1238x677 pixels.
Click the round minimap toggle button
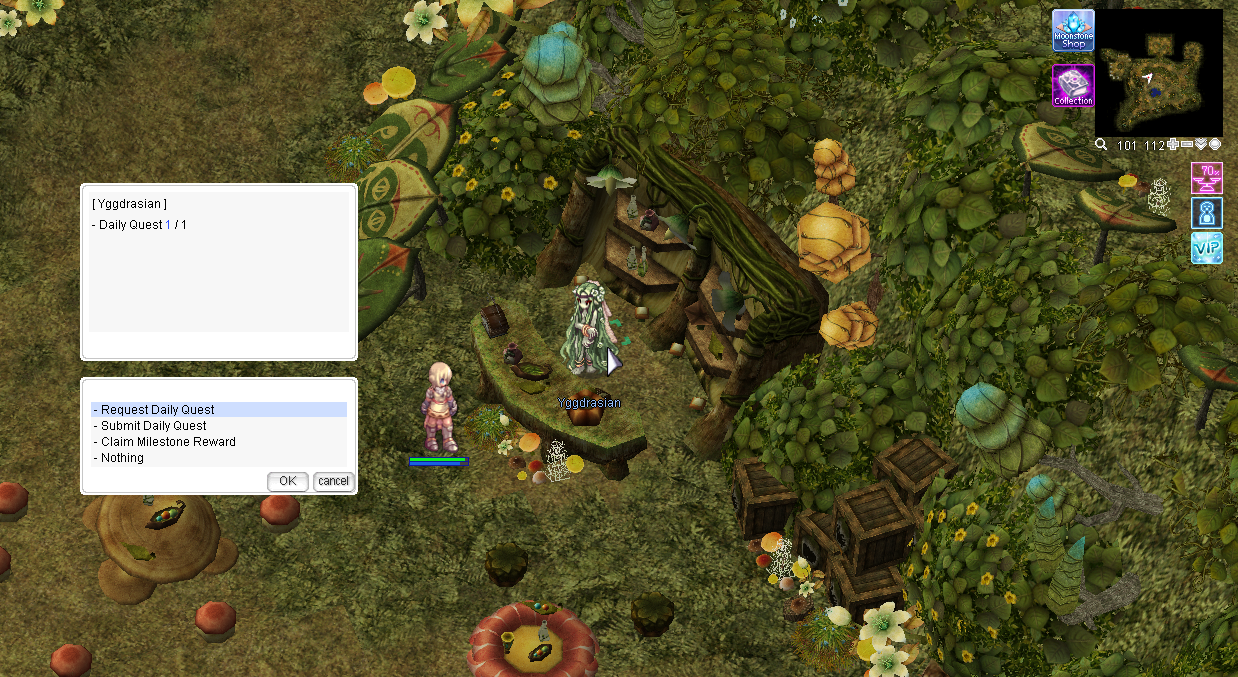click(1215, 145)
